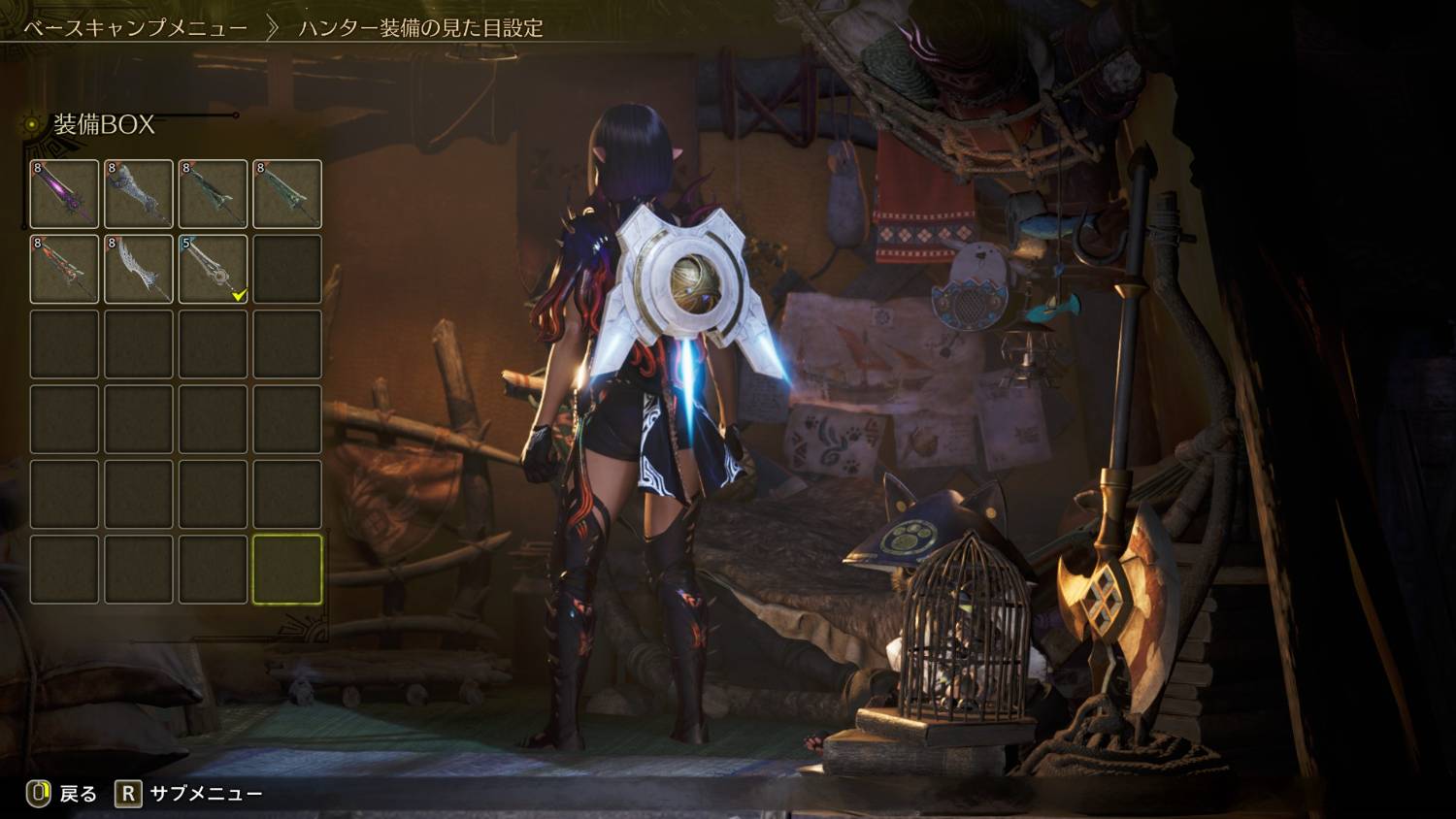Pick the white jagged-blade weapon slot
Image resolution: width=1456 pixels, height=819 pixels.
(139, 269)
